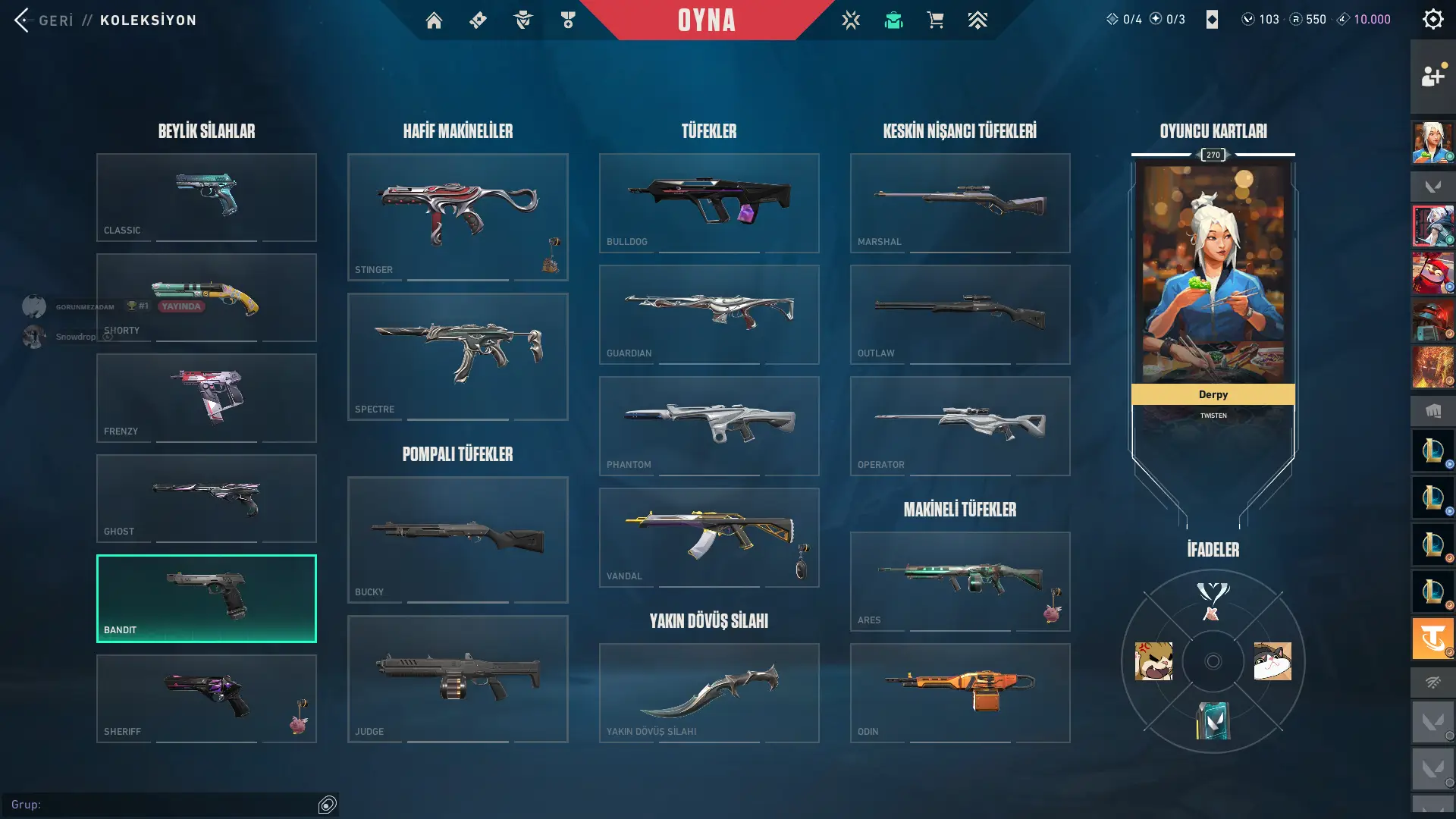The image size is (1456, 819).
Task: Choose the Odin machine gun slot
Action: pyautogui.click(x=960, y=692)
